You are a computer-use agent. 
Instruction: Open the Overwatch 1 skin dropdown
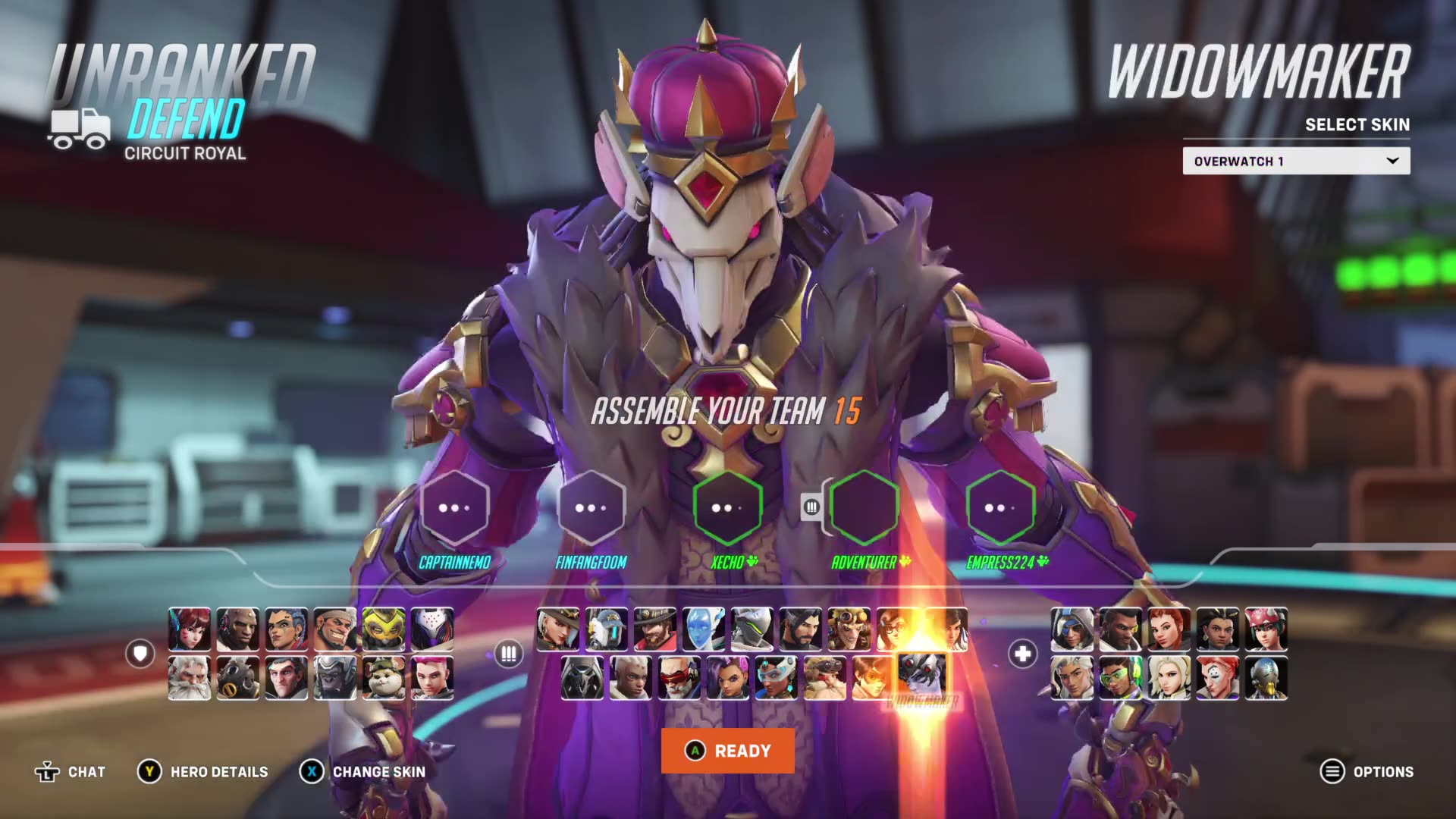[1295, 160]
